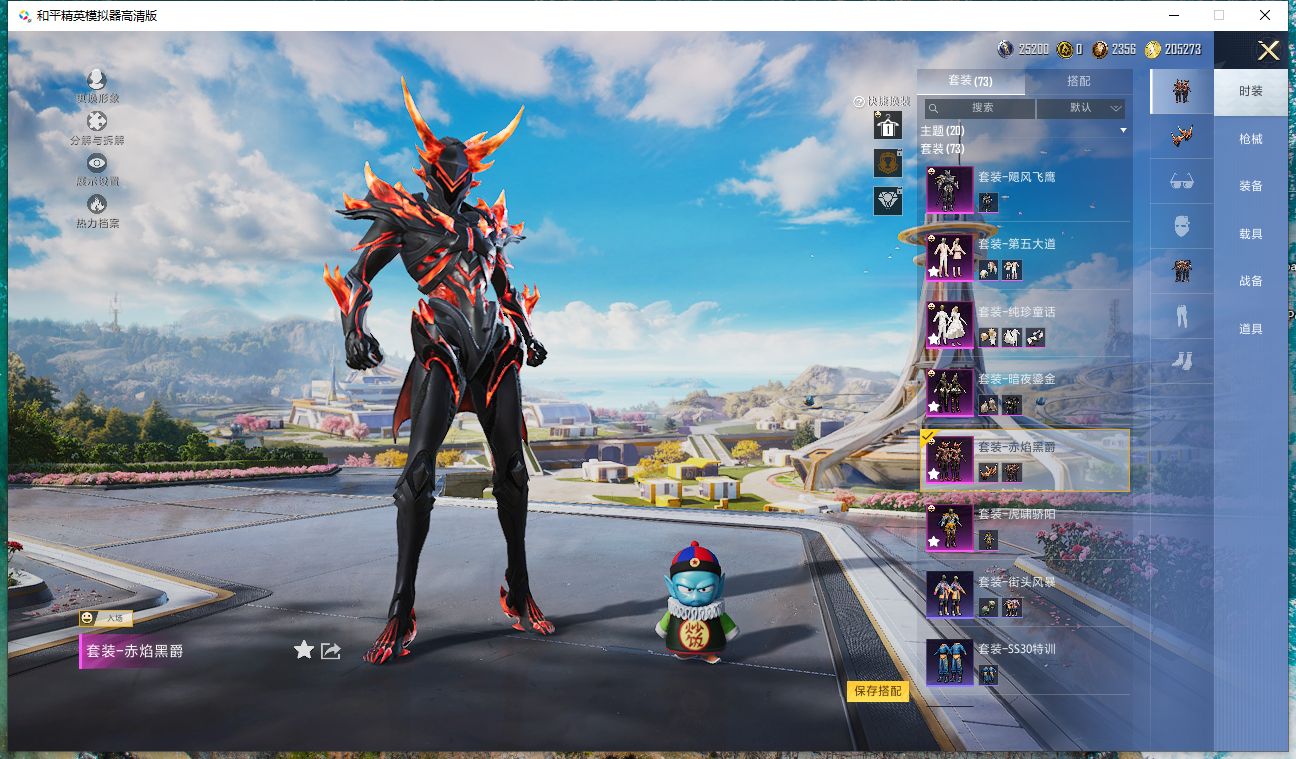Open the 默认 sort dropdown
Image resolution: width=1296 pixels, height=759 pixels.
[x=1082, y=108]
